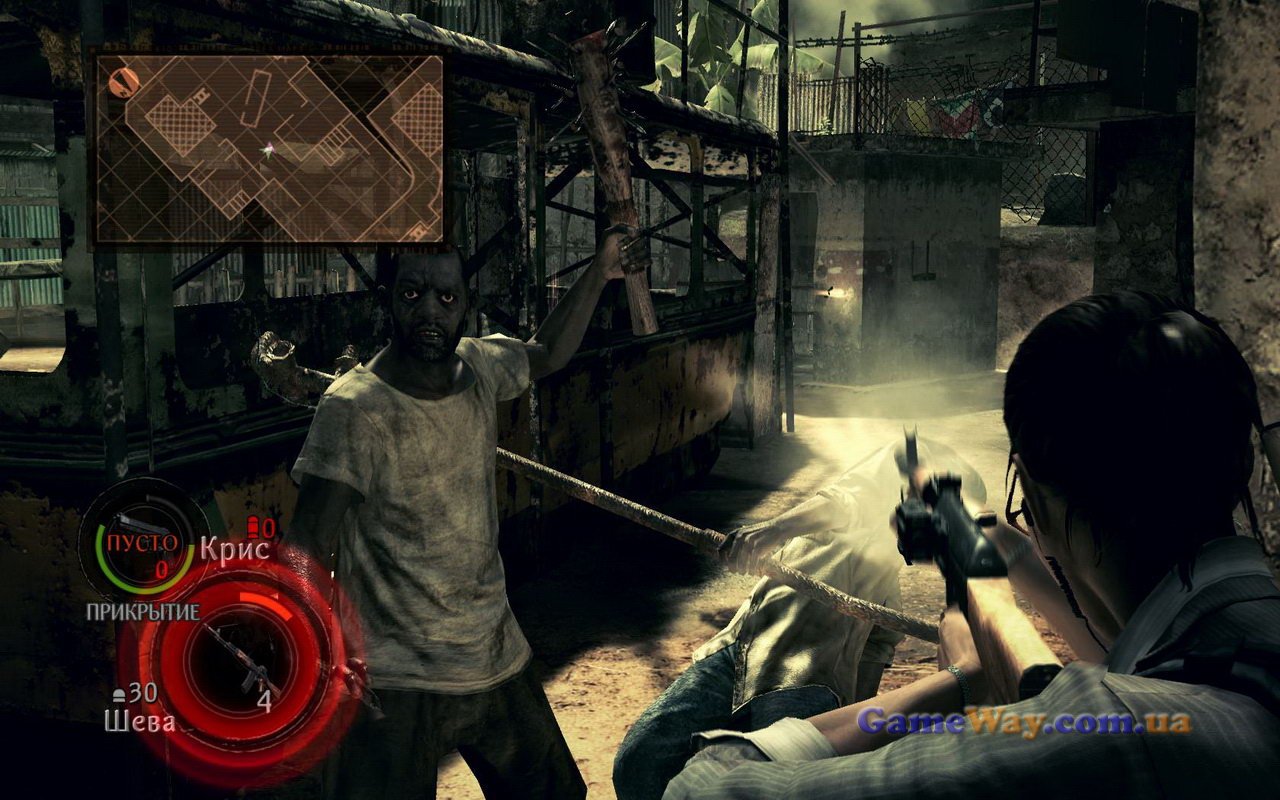Screen dimensions: 1280x800
Task: Open the GameWay.com.ua watermark link
Action: tap(1024, 721)
